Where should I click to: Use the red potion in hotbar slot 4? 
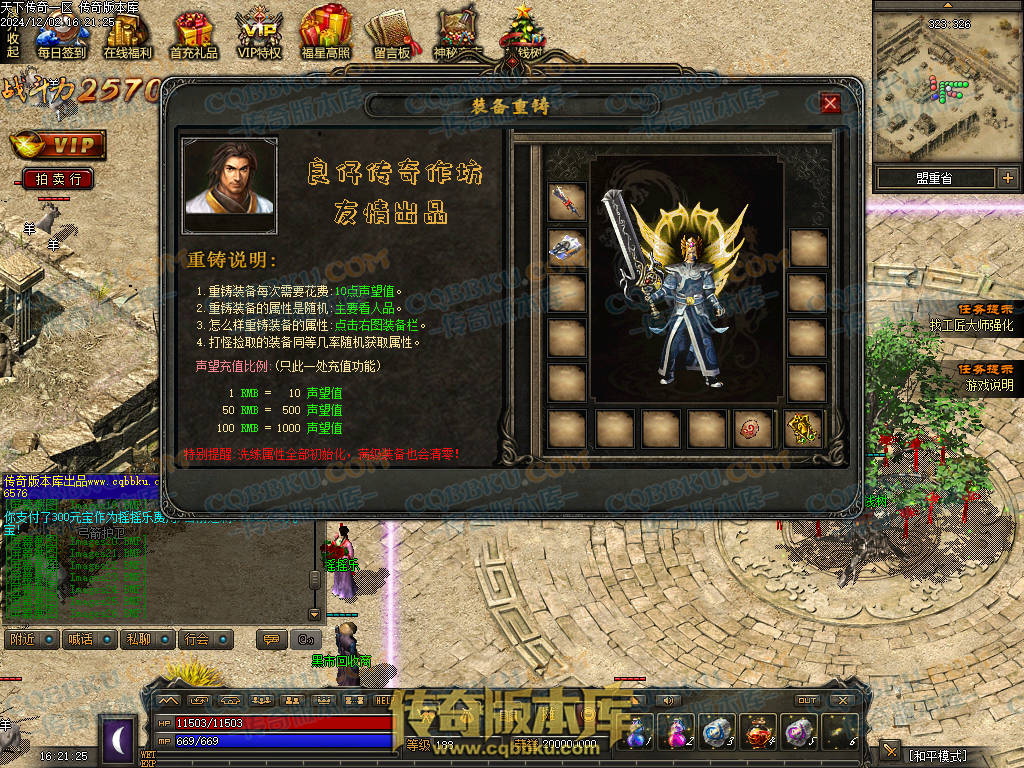coord(759,733)
